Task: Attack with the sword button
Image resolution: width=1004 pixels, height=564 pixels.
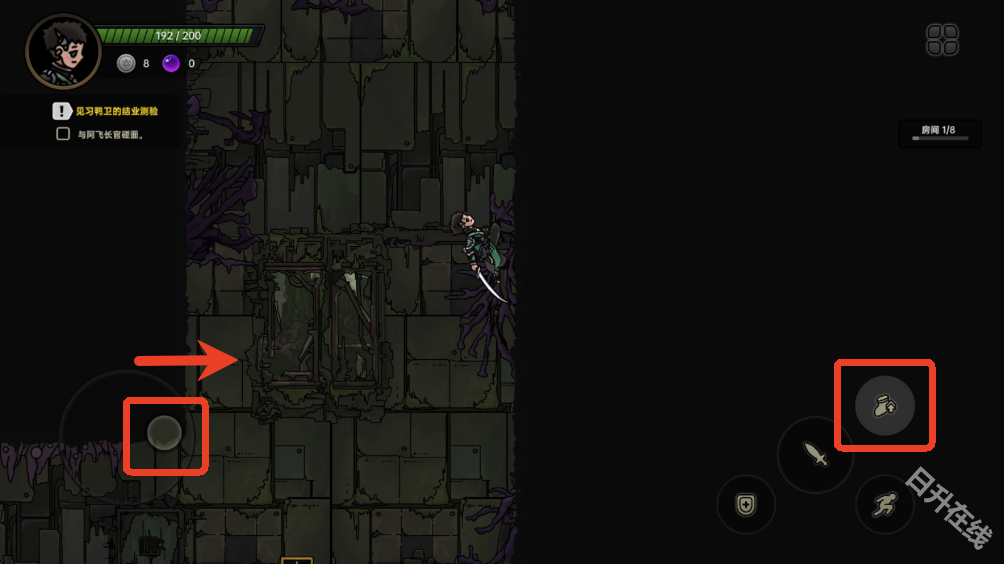Action: 816,455
